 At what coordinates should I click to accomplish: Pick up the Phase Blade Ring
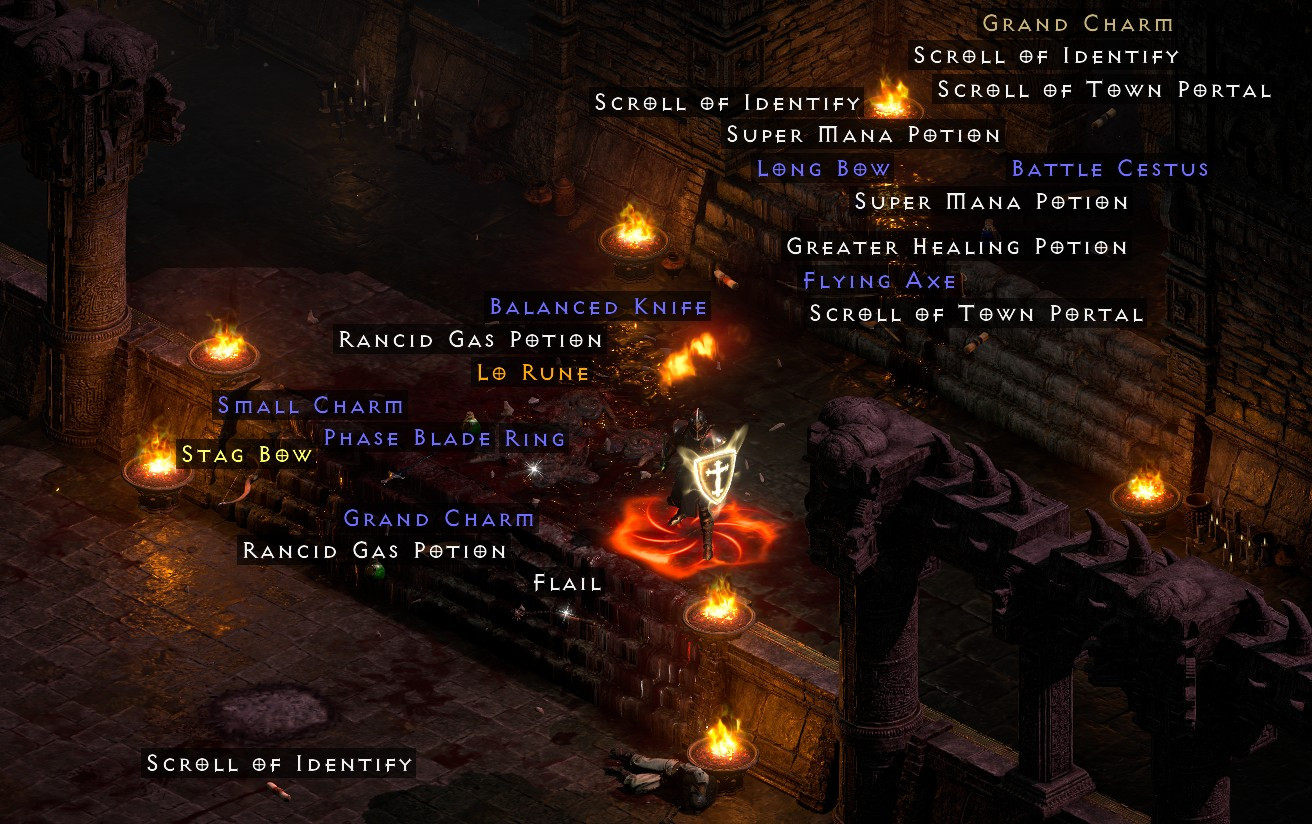(444, 438)
